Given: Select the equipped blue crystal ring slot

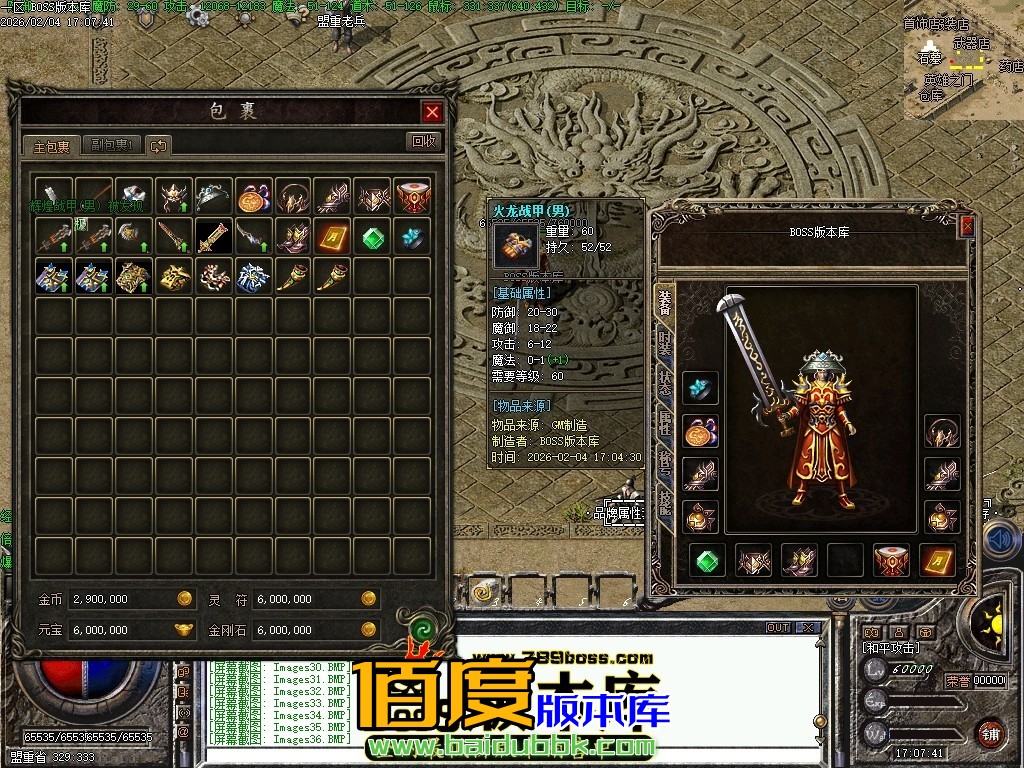Looking at the screenshot, I should [700, 389].
